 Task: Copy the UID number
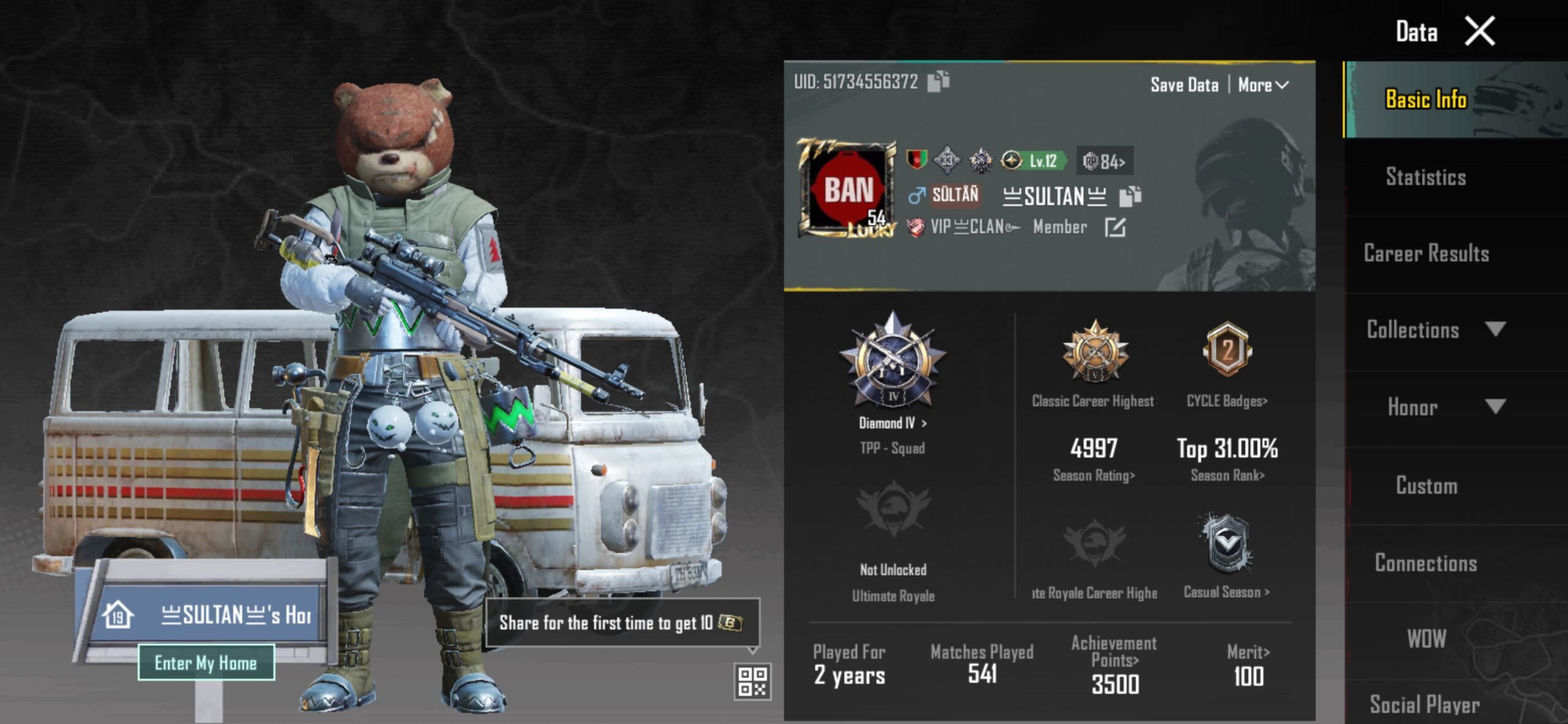coord(938,81)
